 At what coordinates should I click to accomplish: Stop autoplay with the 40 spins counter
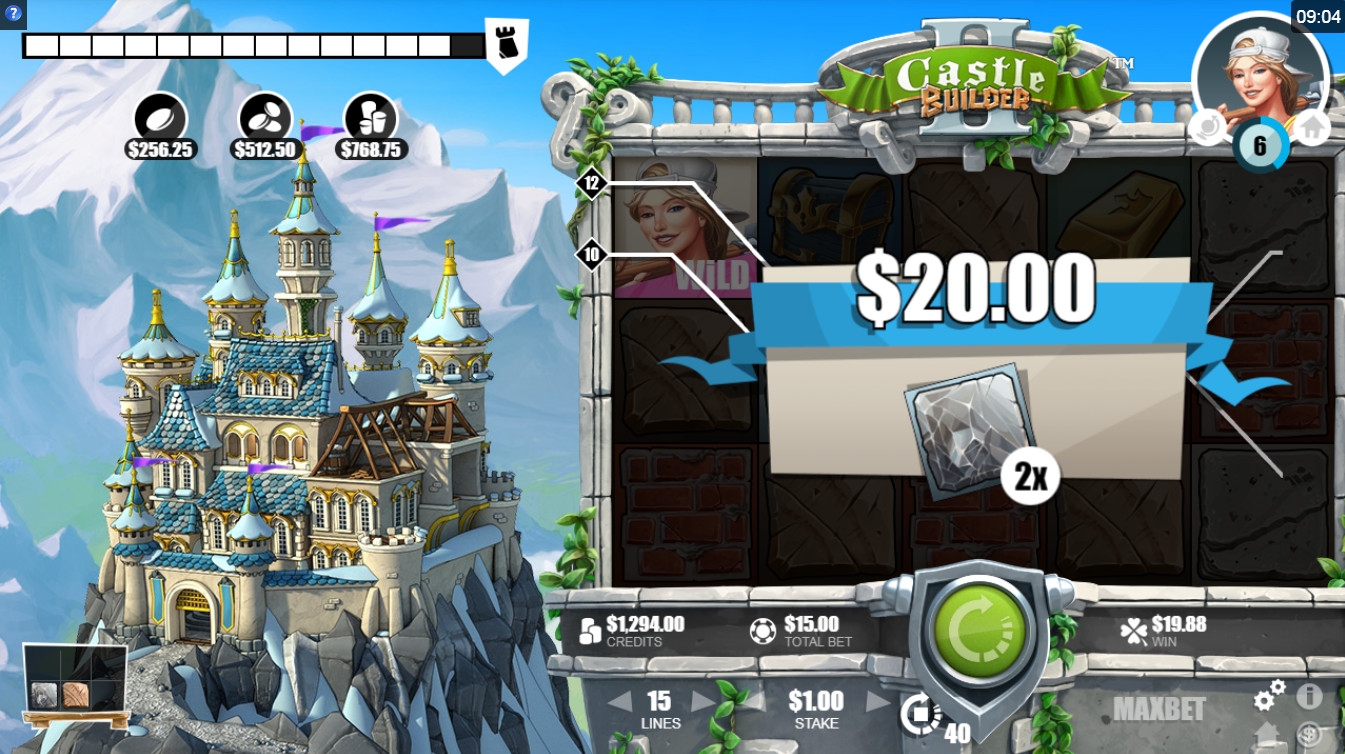(x=922, y=715)
